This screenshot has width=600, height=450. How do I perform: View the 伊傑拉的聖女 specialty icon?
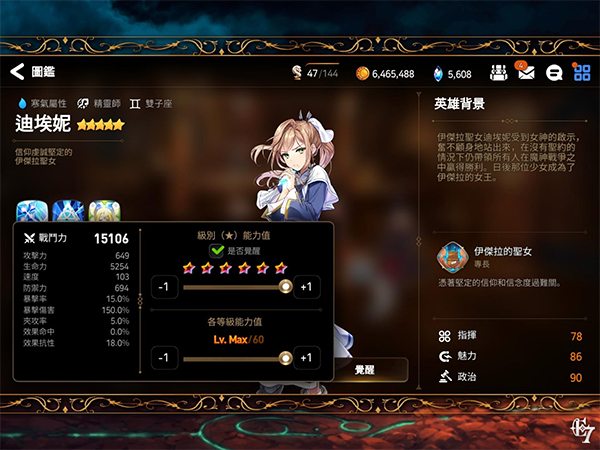click(453, 259)
